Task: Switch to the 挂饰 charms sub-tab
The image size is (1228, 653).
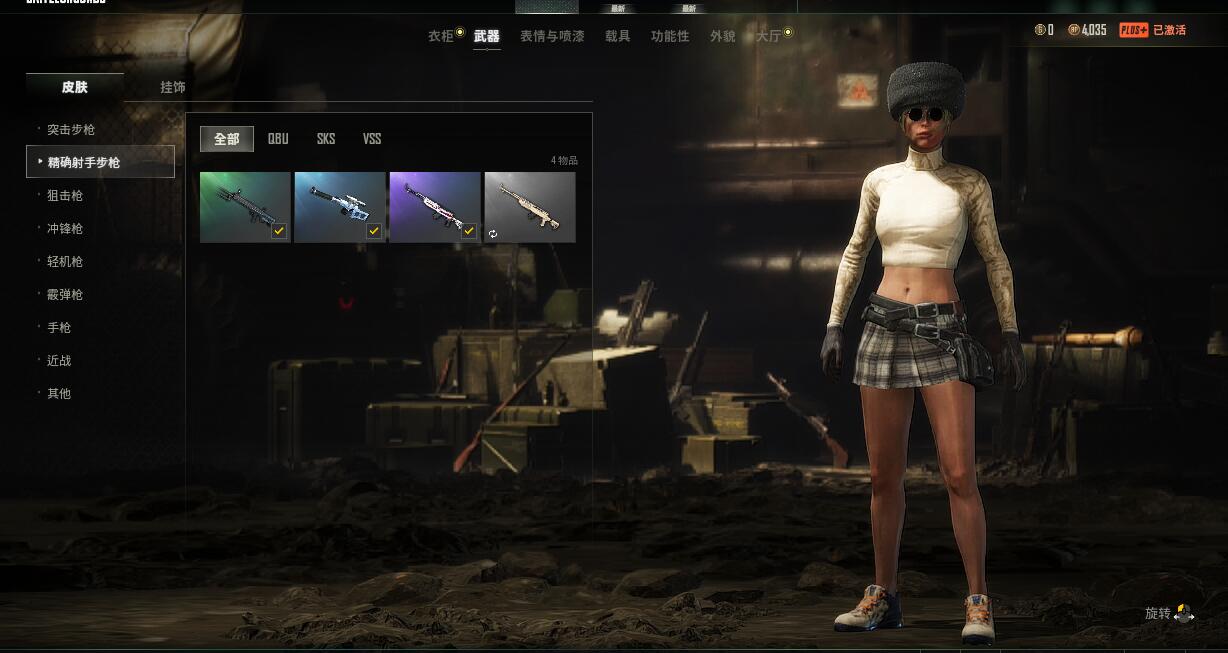Action: (x=173, y=87)
